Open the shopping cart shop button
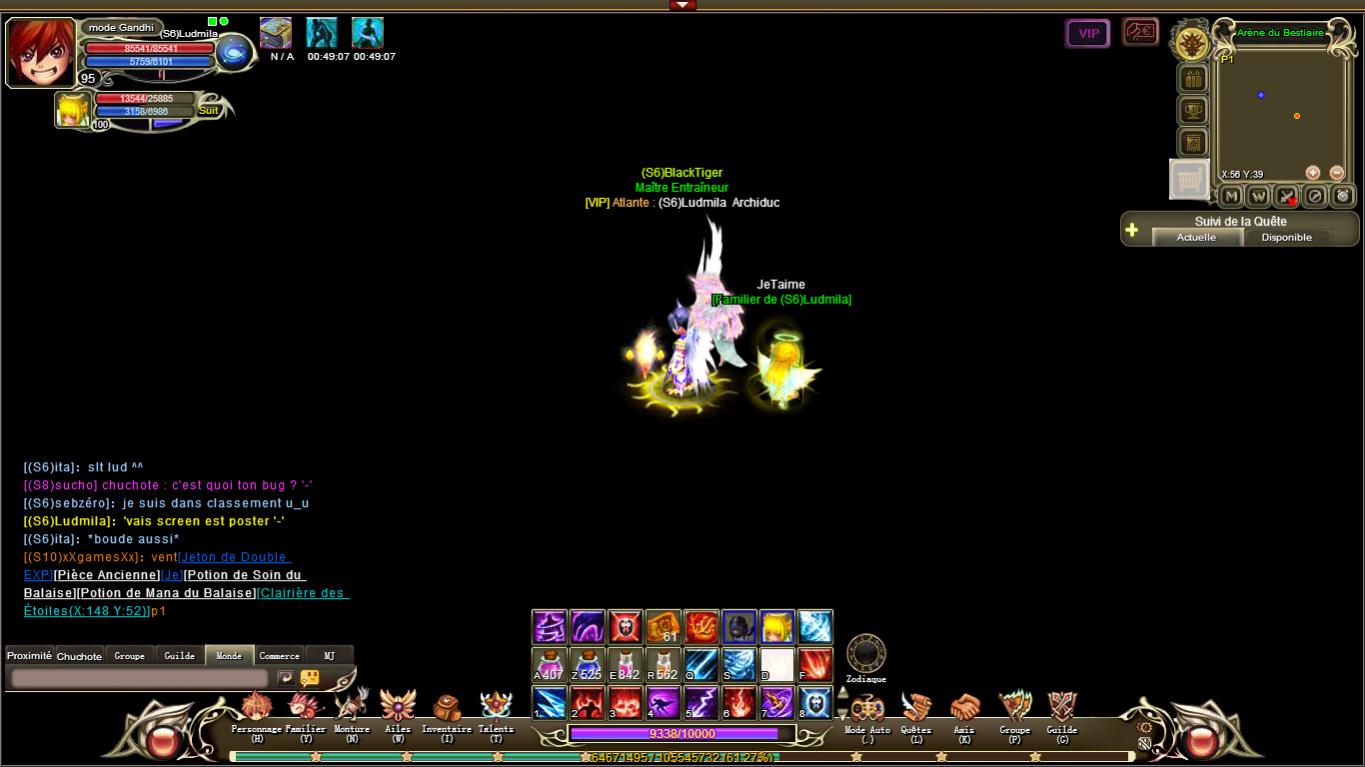1365x767 pixels. click(1189, 180)
